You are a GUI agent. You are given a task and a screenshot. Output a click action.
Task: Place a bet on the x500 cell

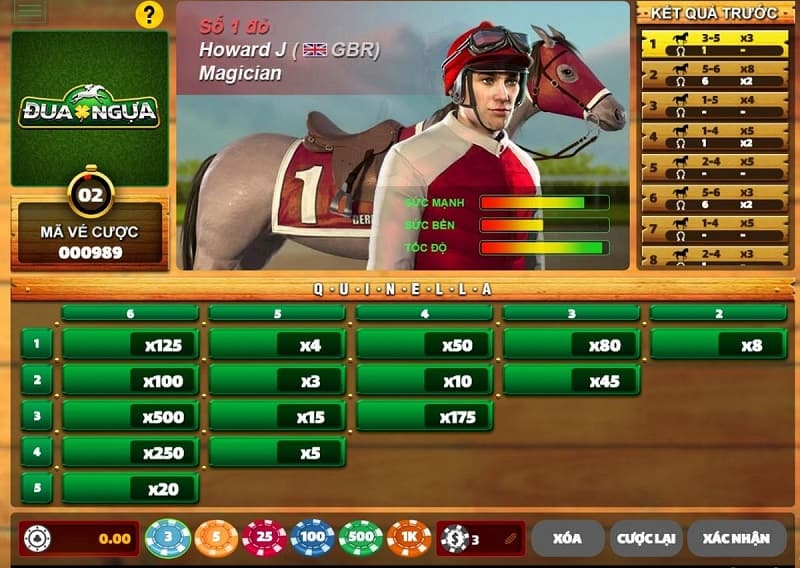[x=131, y=417]
